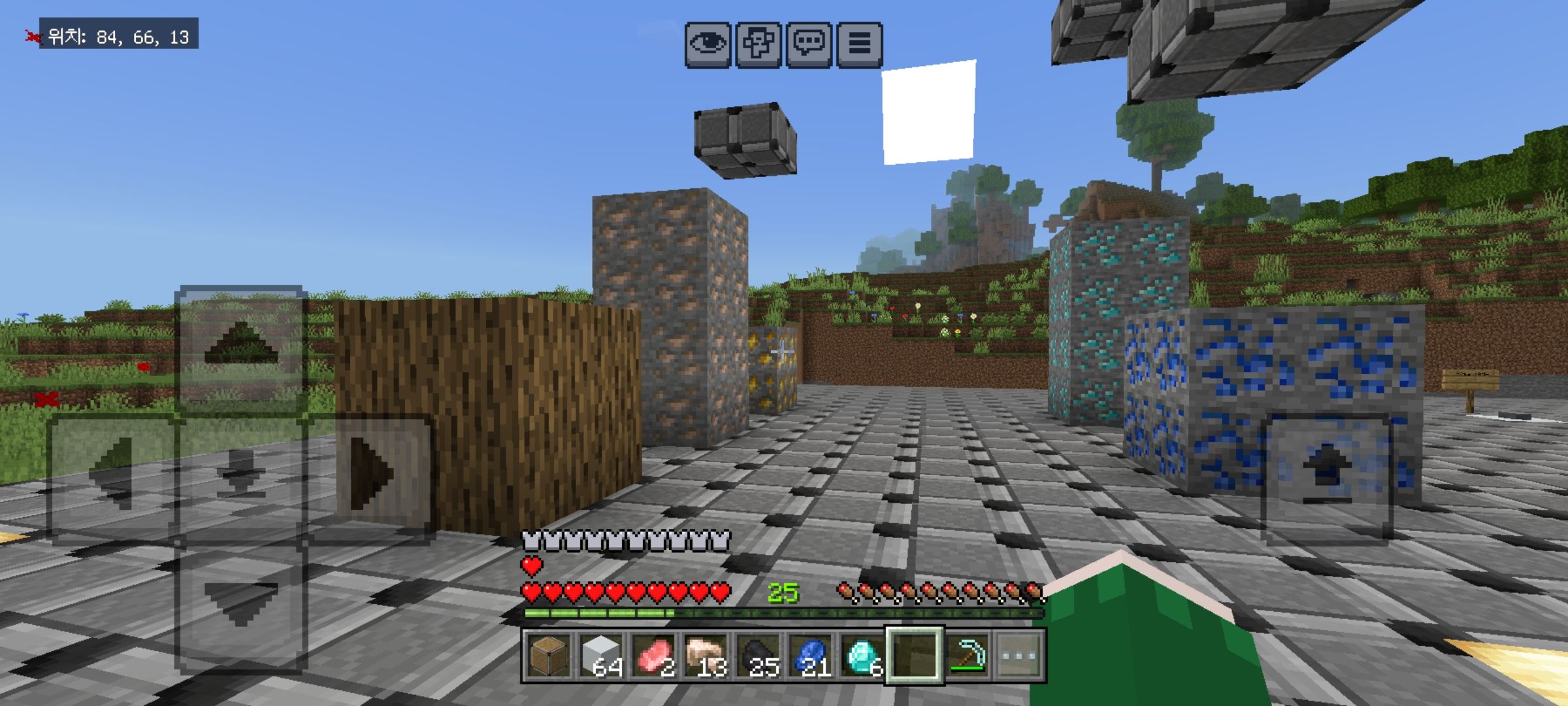The height and width of the screenshot is (706, 1568).
Task: Equip the diamond pickaxe from the hotbar
Action: pos(967,656)
